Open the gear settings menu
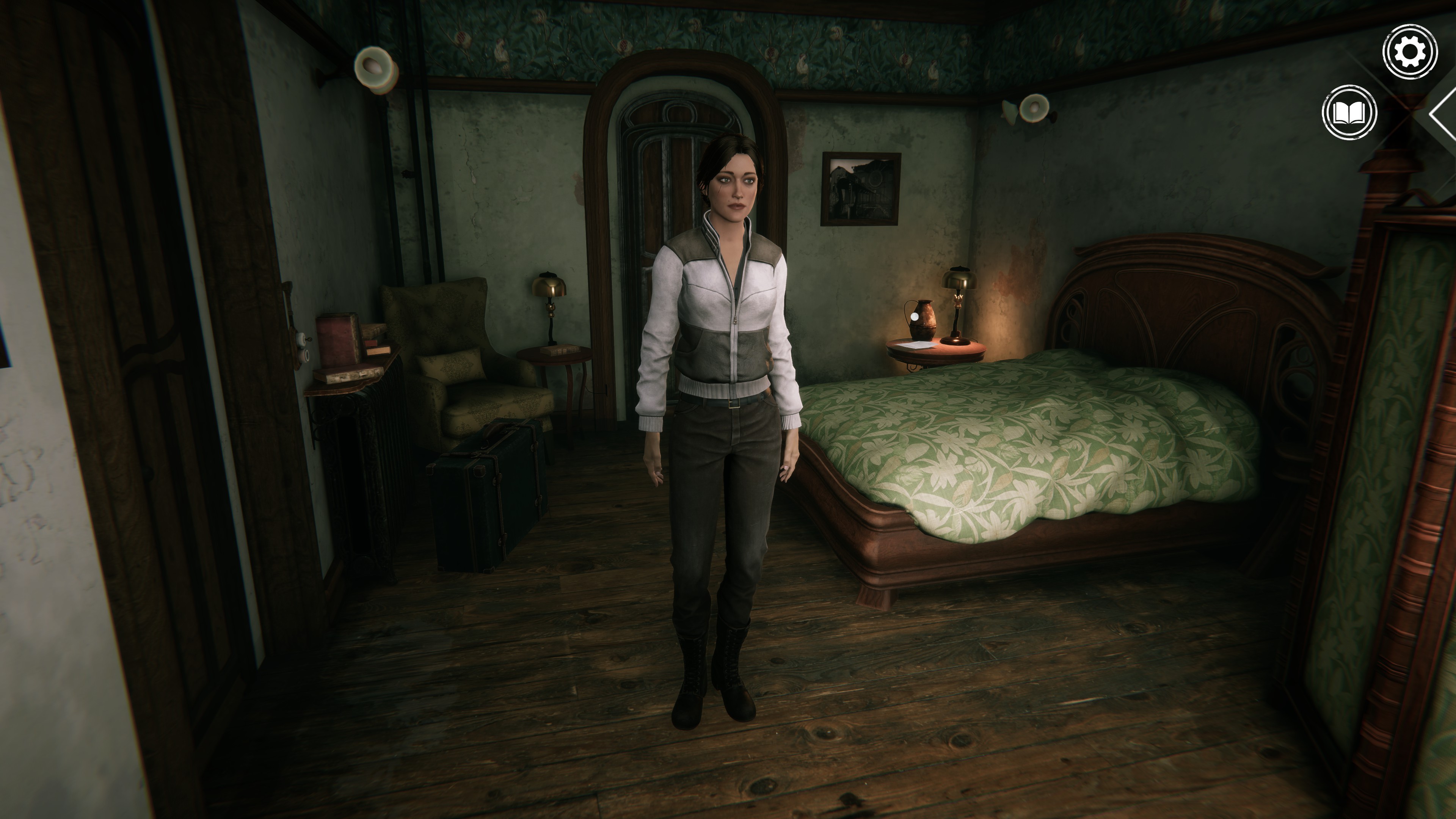This screenshot has height=819, width=1456. coord(1410,52)
